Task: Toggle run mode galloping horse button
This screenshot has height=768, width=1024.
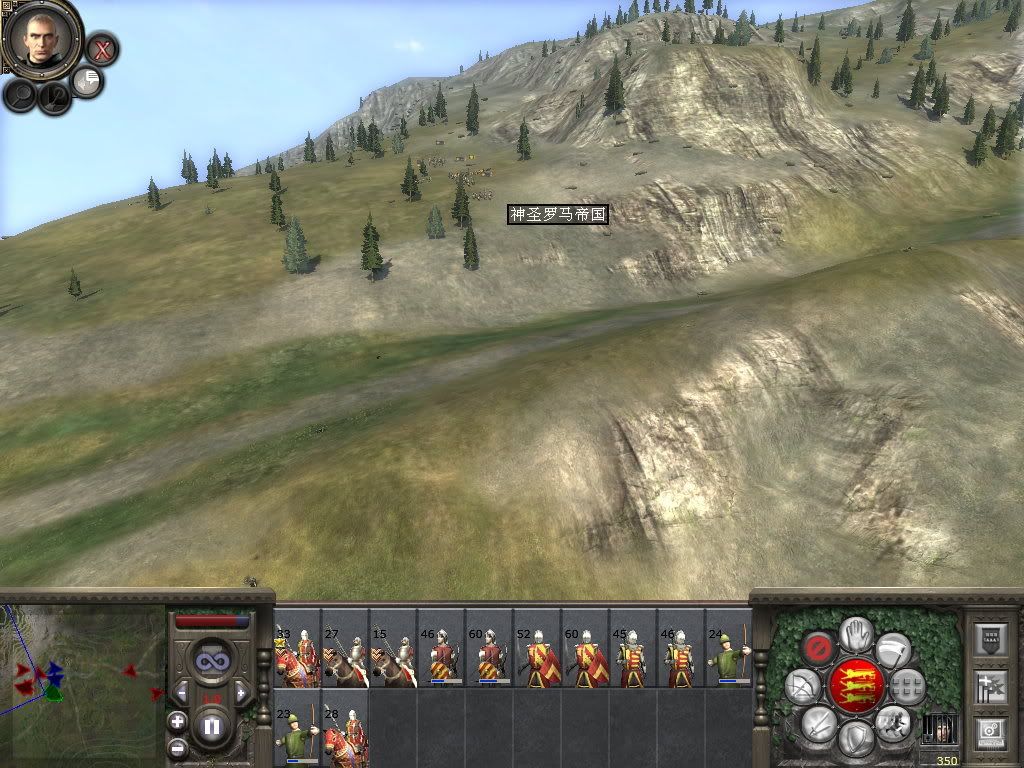Action: click(892, 723)
